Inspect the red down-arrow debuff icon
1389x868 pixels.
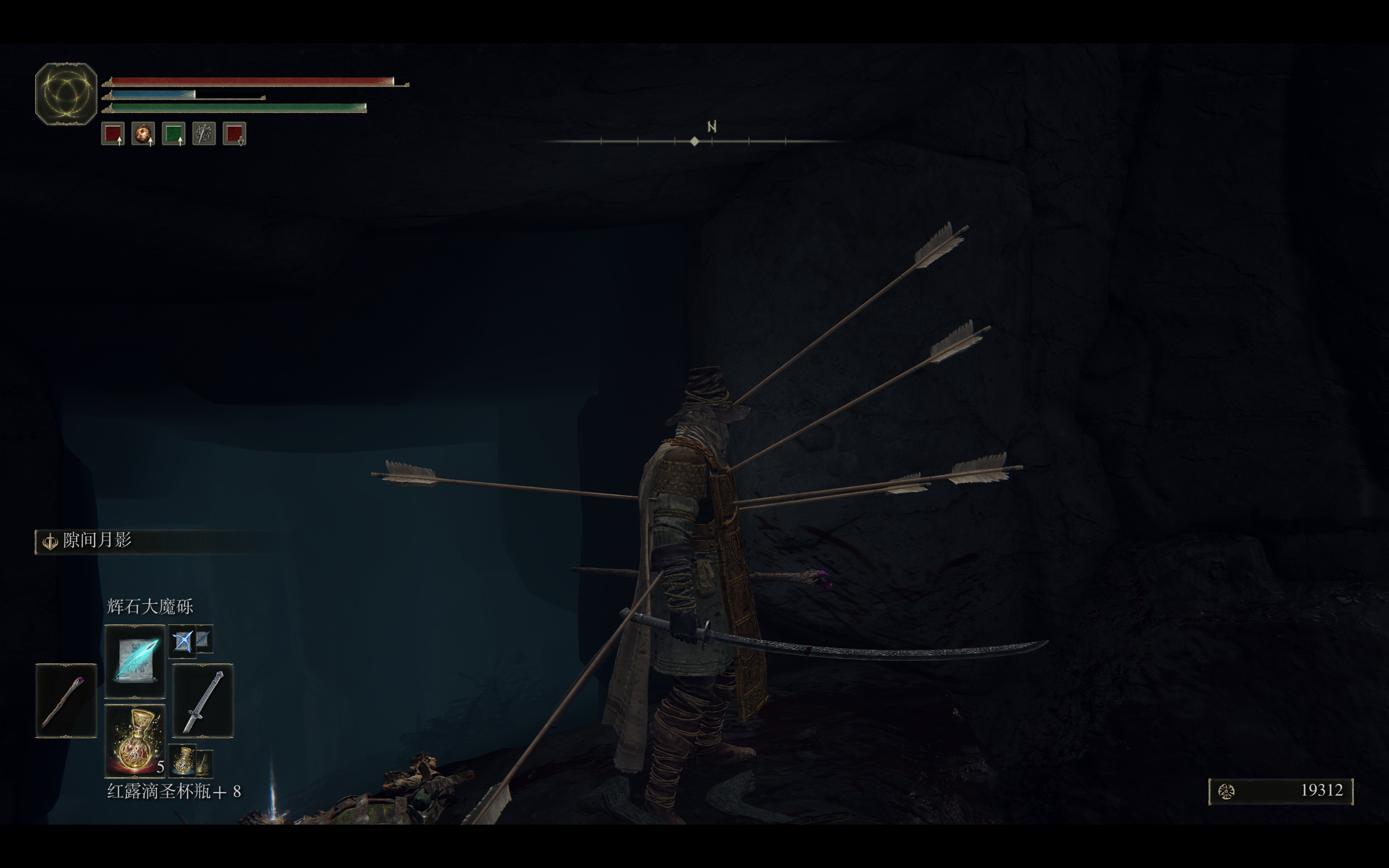pos(234,134)
